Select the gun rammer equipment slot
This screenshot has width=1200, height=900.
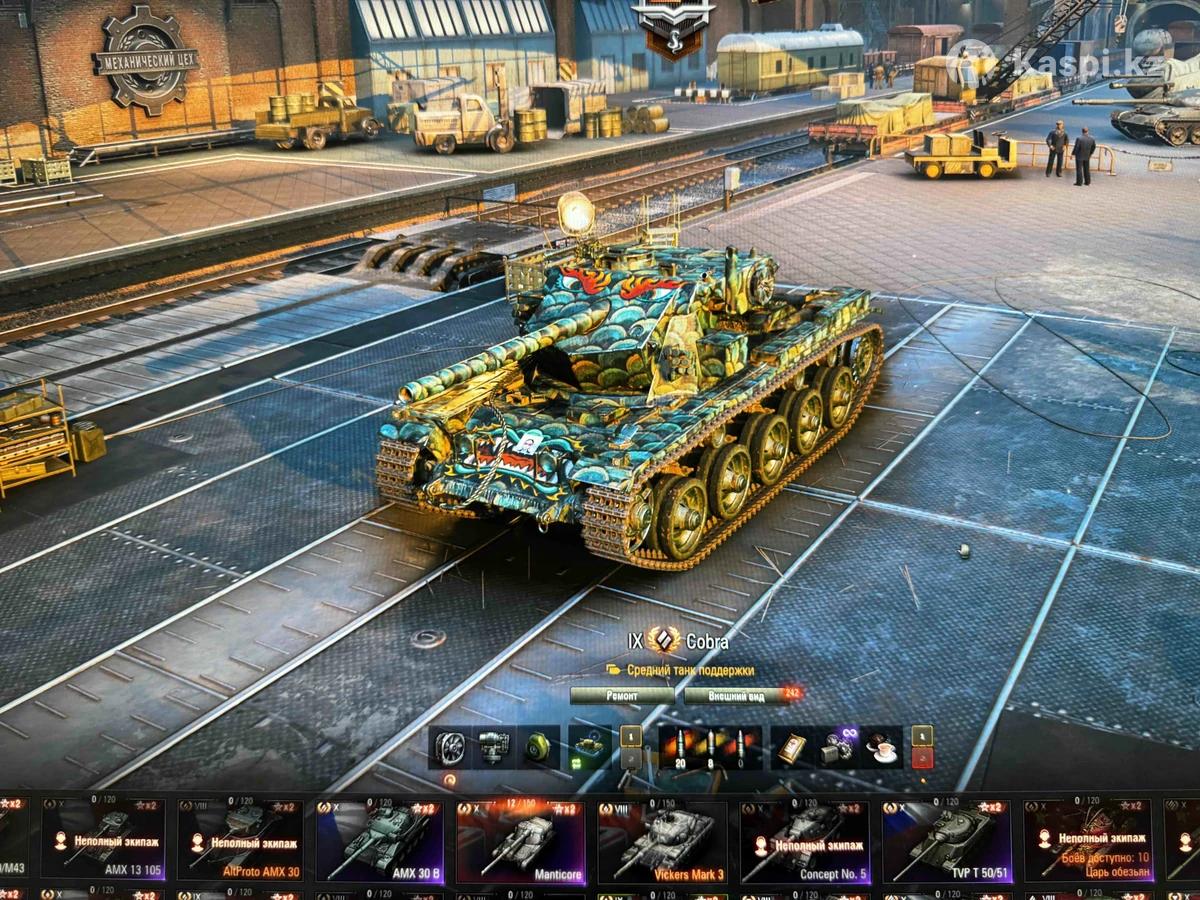(495, 747)
